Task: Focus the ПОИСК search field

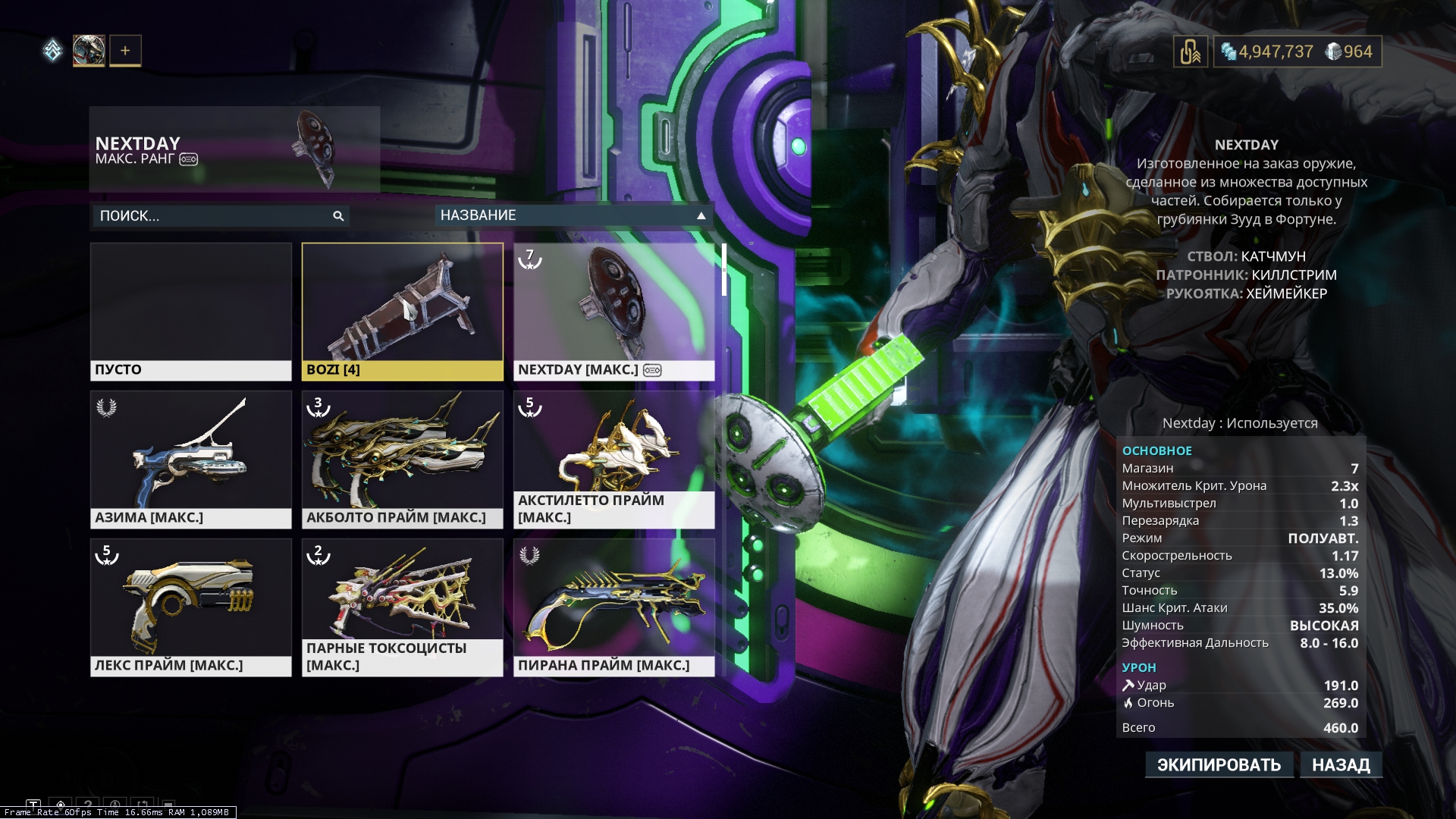Action: (x=212, y=216)
